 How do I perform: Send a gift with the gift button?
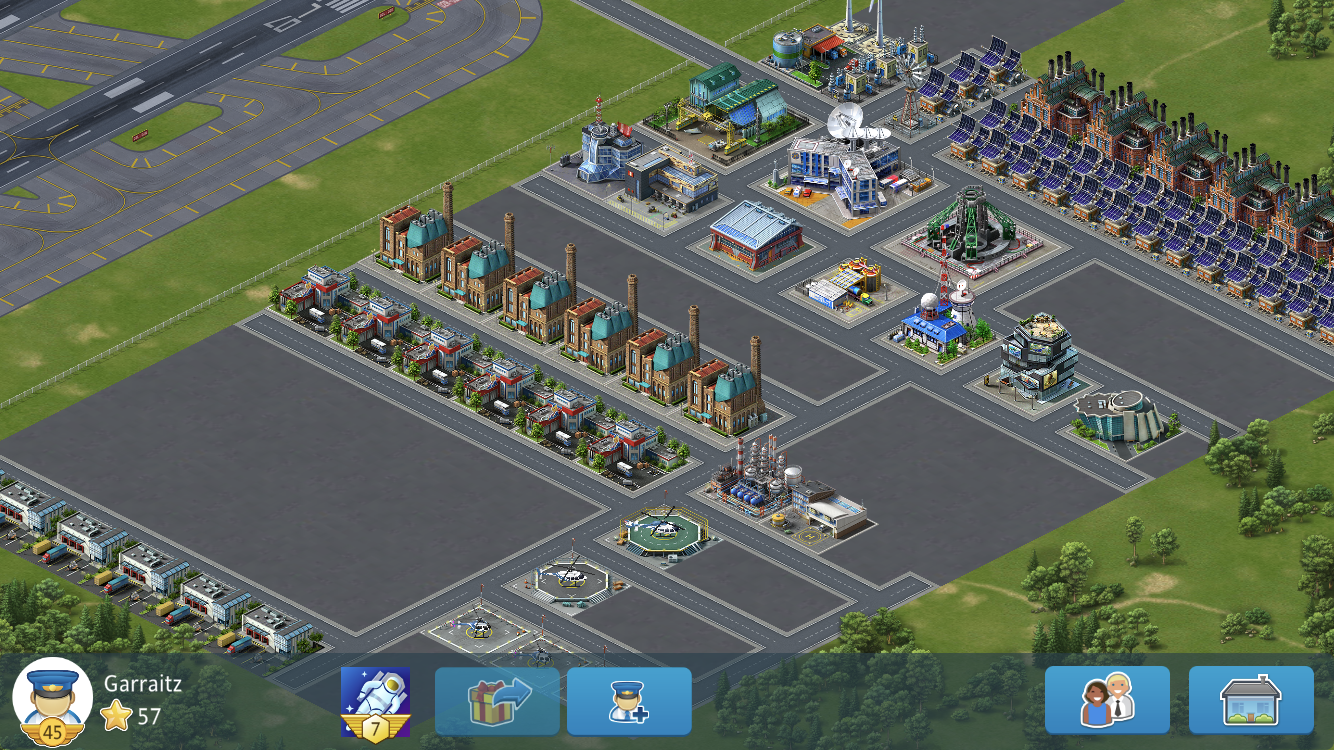tap(497, 701)
